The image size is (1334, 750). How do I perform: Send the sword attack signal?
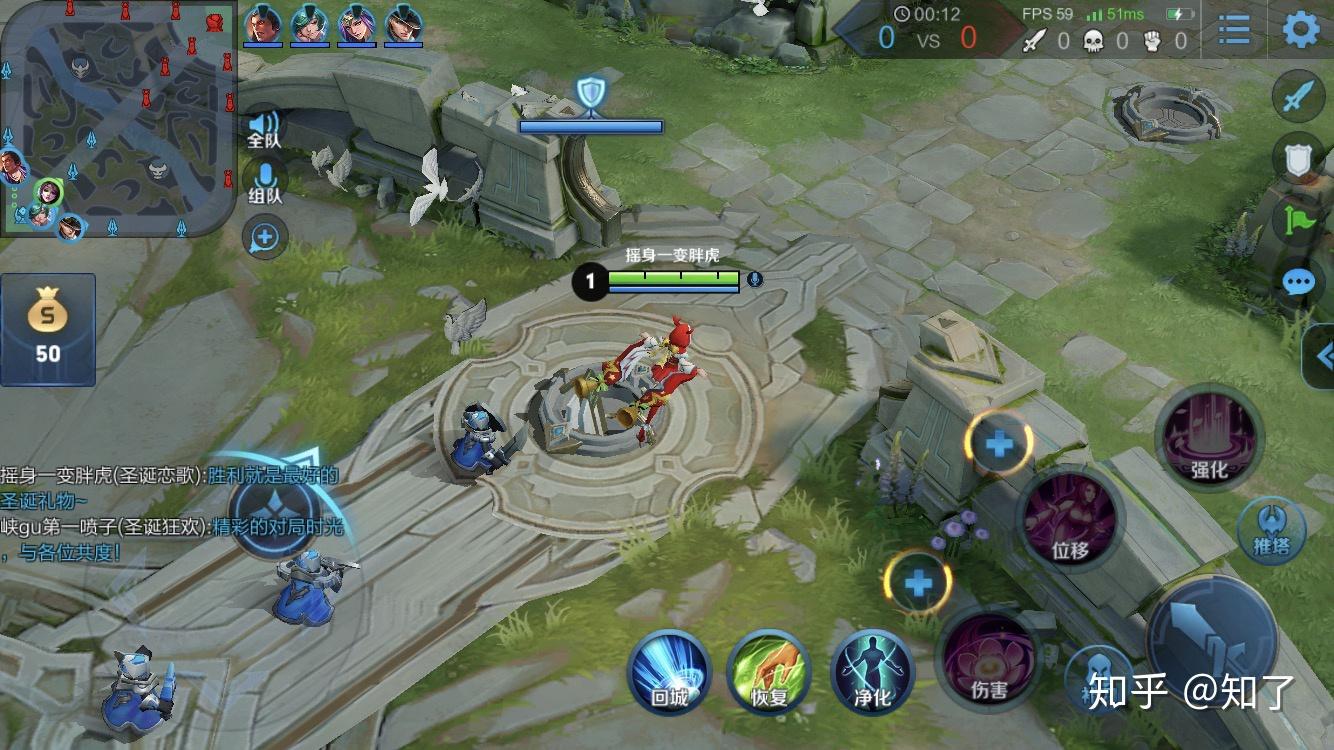tap(1297, 97)
